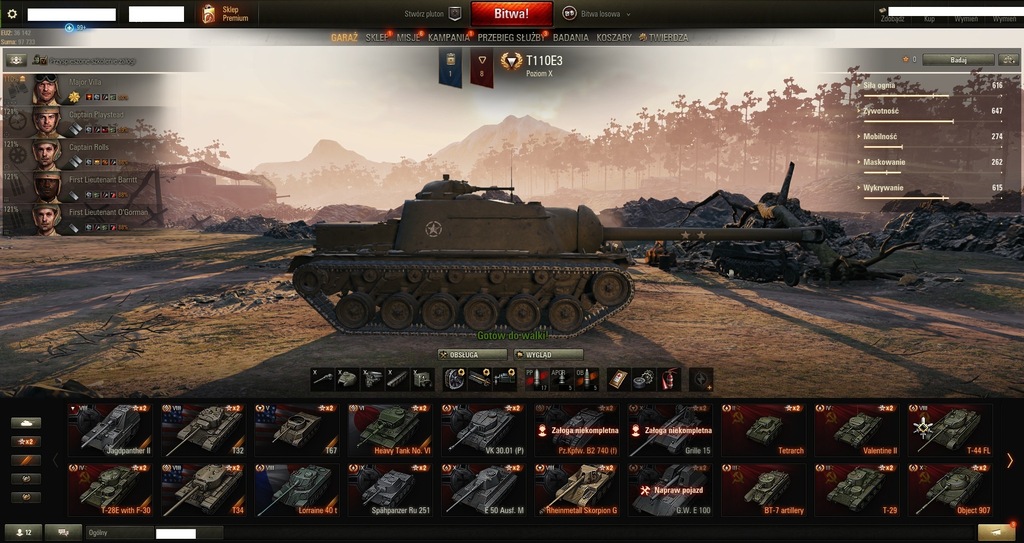Image resolution: width=1024 pixels, height=543 pixels.
Task: Go to the BADANIA research tab
Action: coord(571,37)
